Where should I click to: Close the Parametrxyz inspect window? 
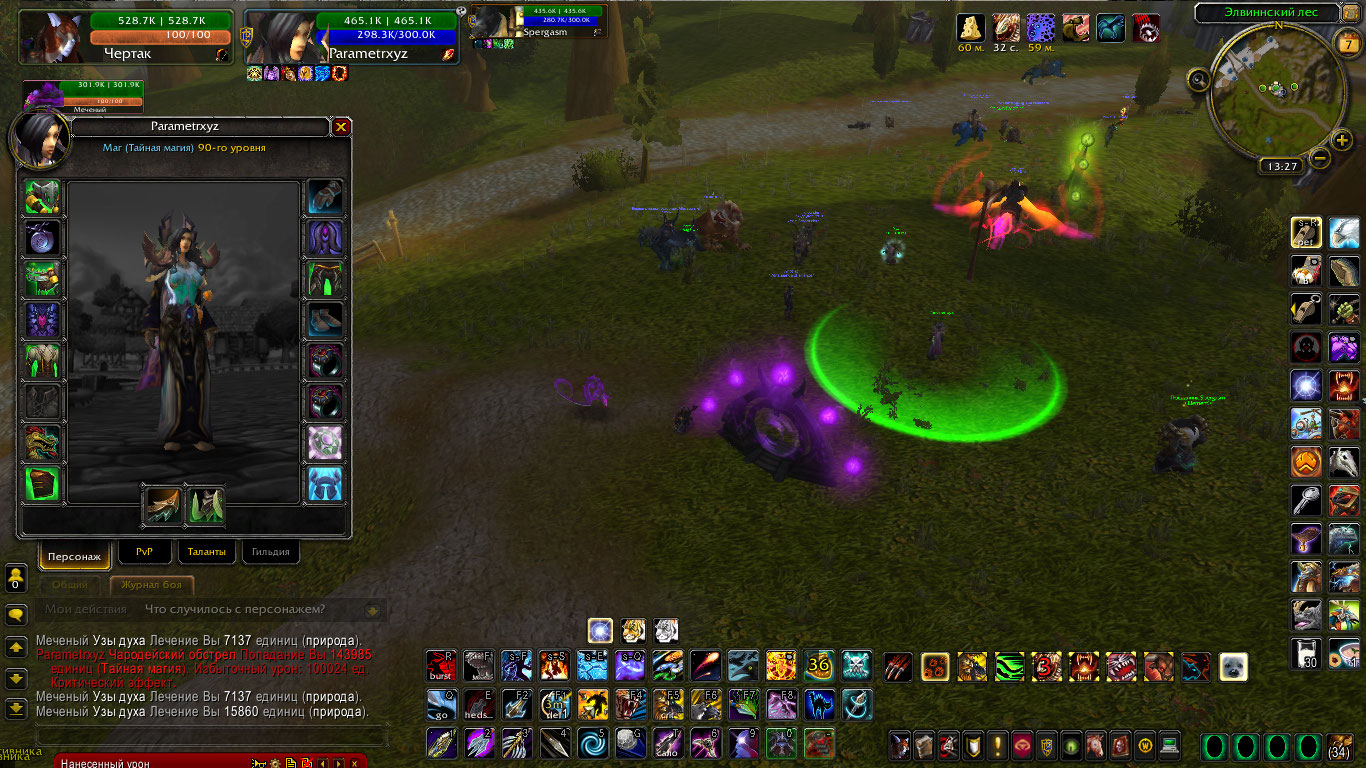(341, 127)
